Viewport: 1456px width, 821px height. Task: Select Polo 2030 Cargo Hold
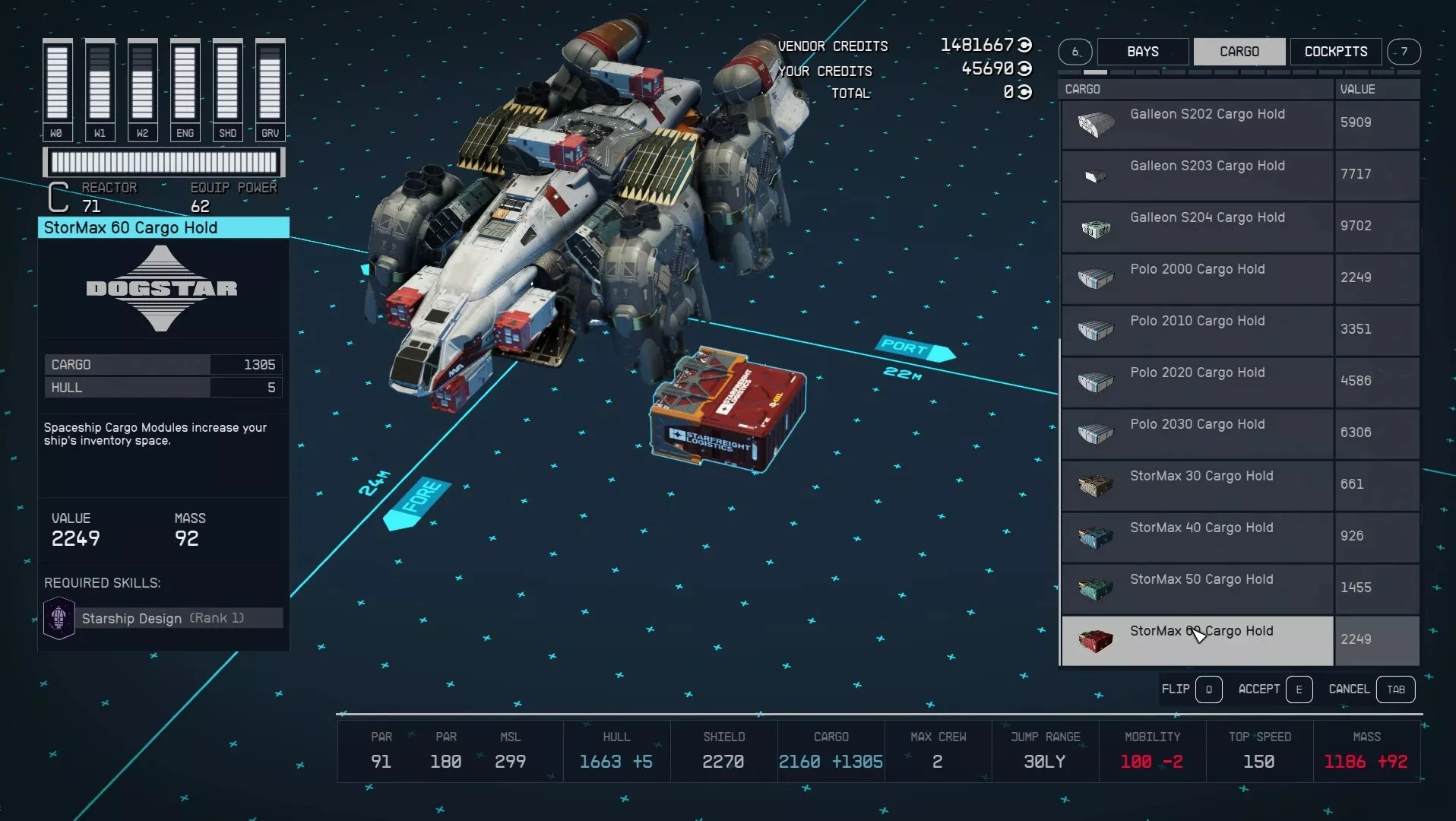pos(1198,433)
